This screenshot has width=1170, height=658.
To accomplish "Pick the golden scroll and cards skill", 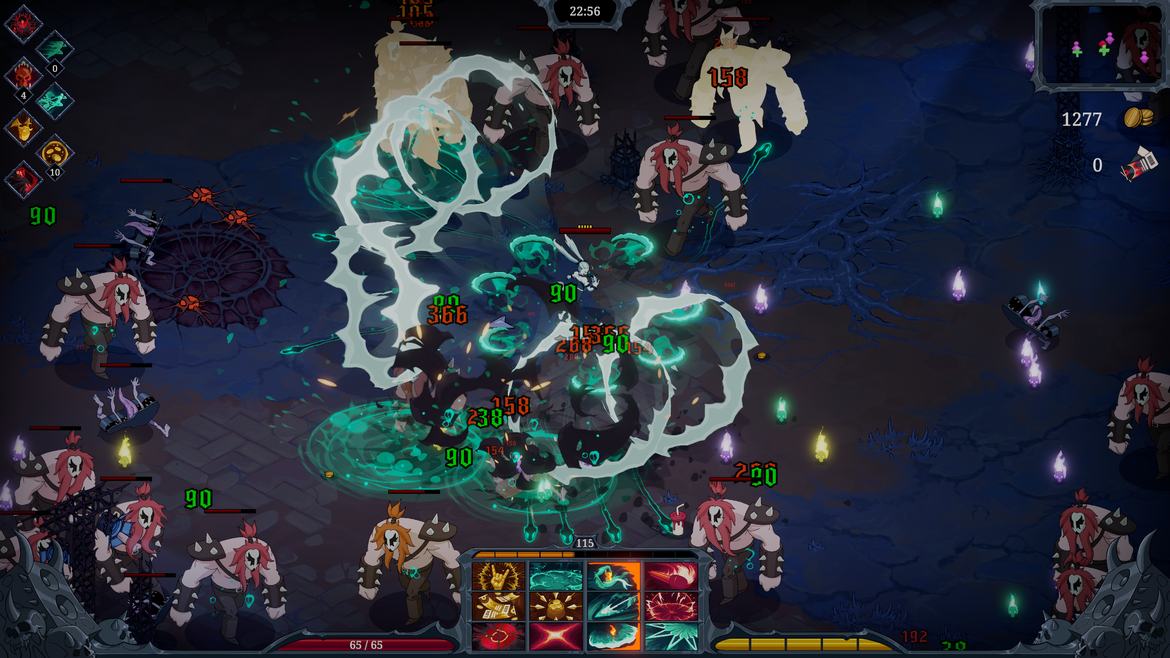I will [x=500, y=606].
